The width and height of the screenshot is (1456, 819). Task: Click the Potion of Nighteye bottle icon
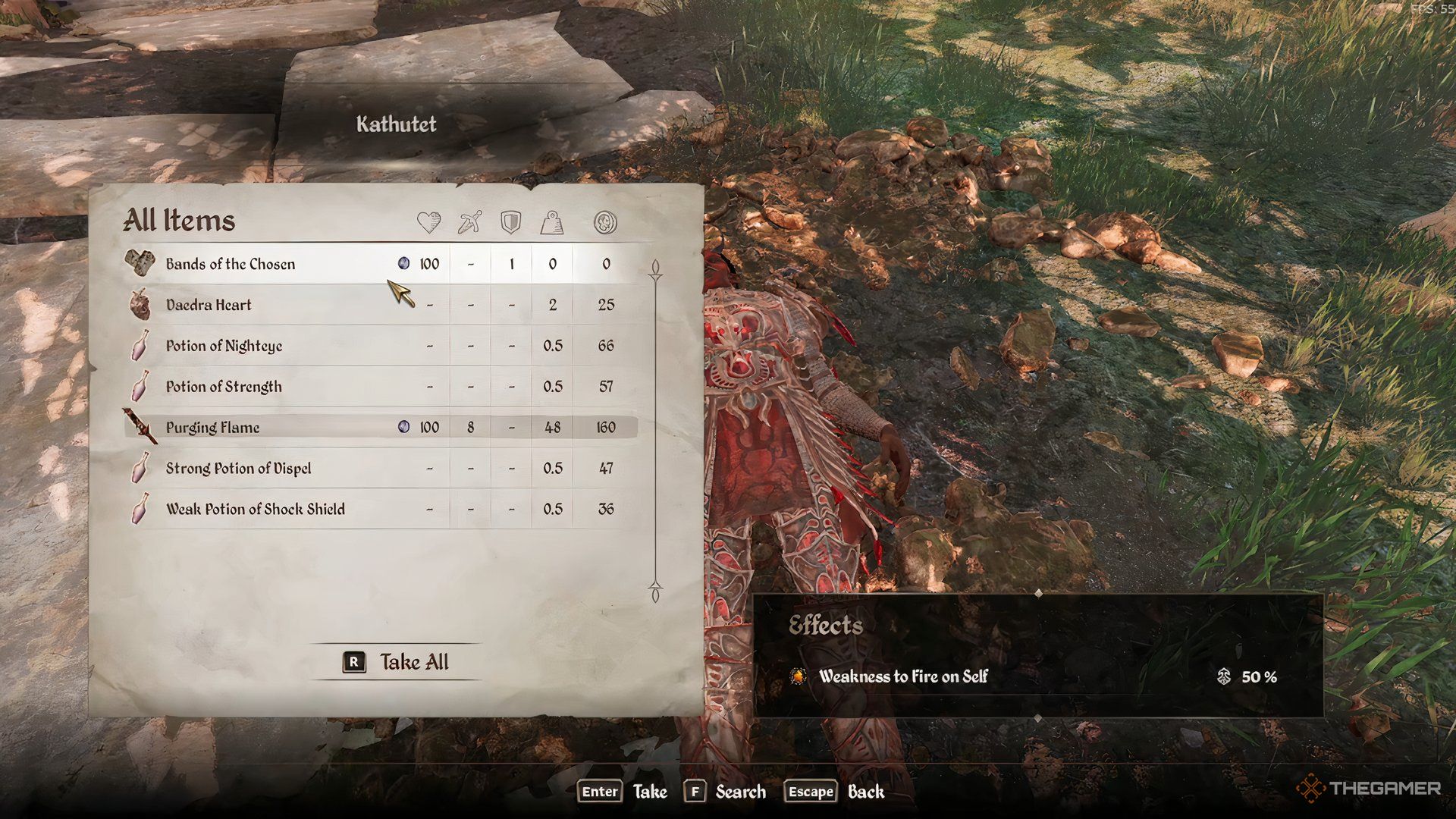click(140, 345)
